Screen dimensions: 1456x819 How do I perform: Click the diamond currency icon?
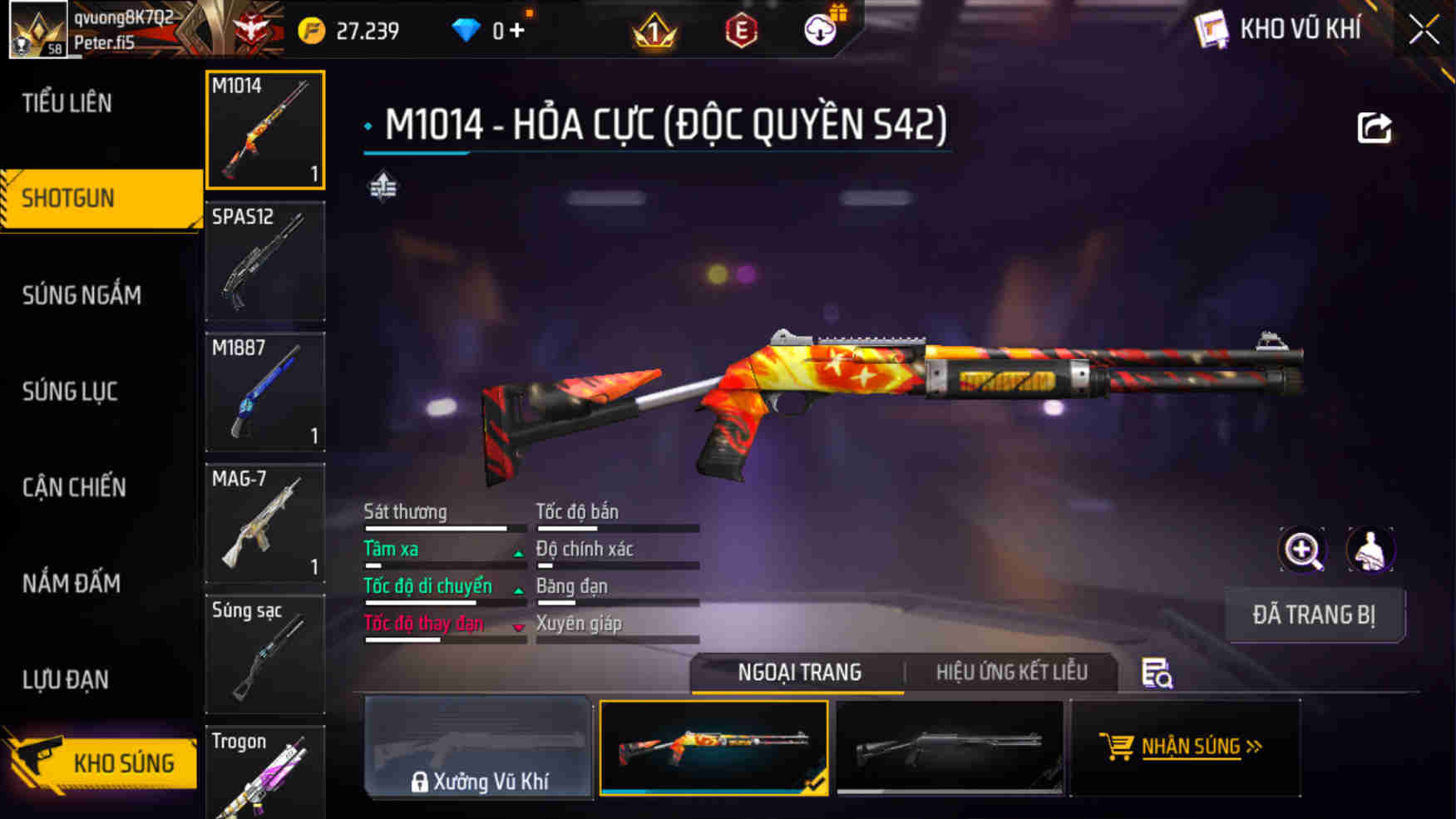pos(466,30)
